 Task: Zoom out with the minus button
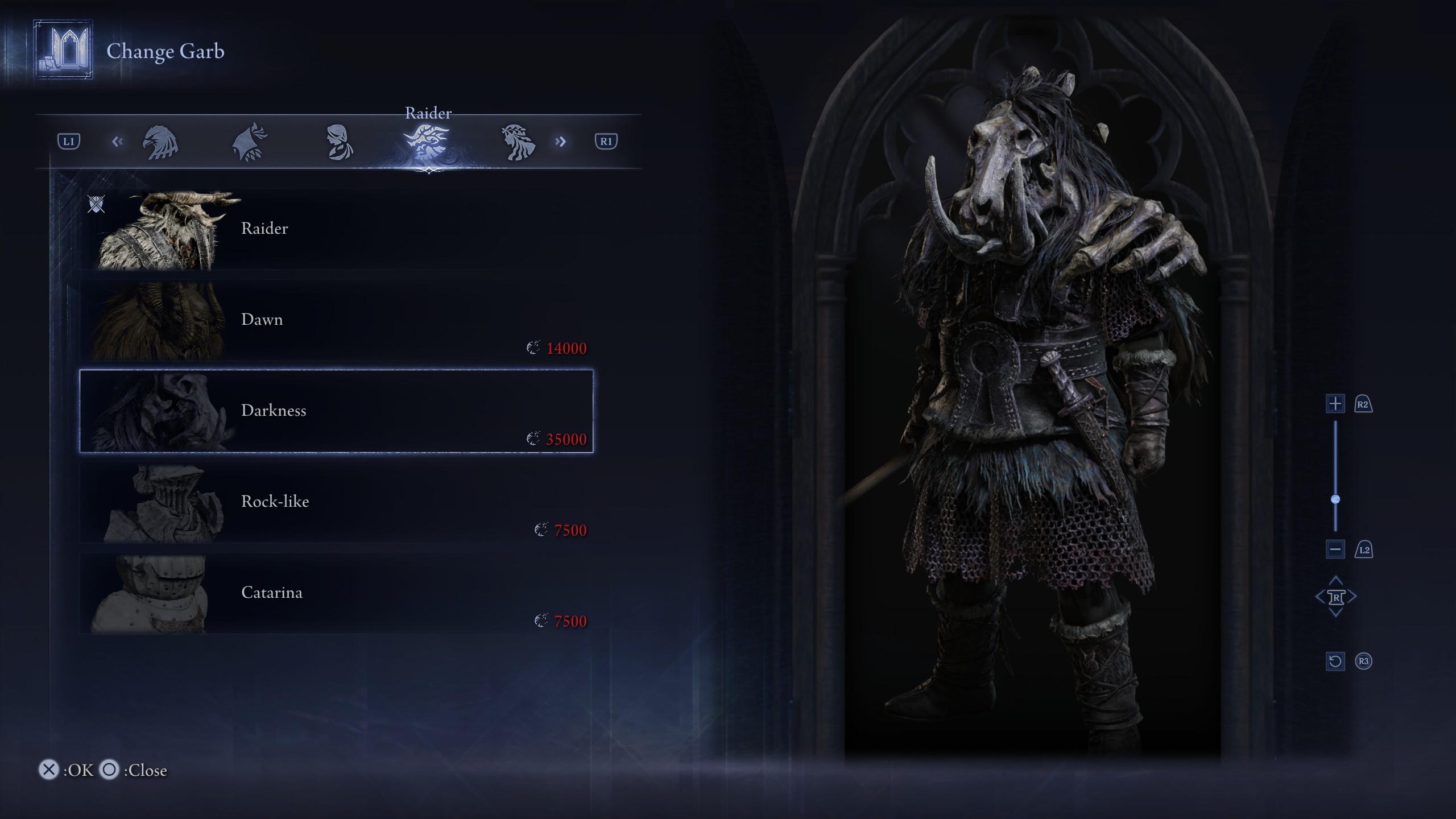1335,549
